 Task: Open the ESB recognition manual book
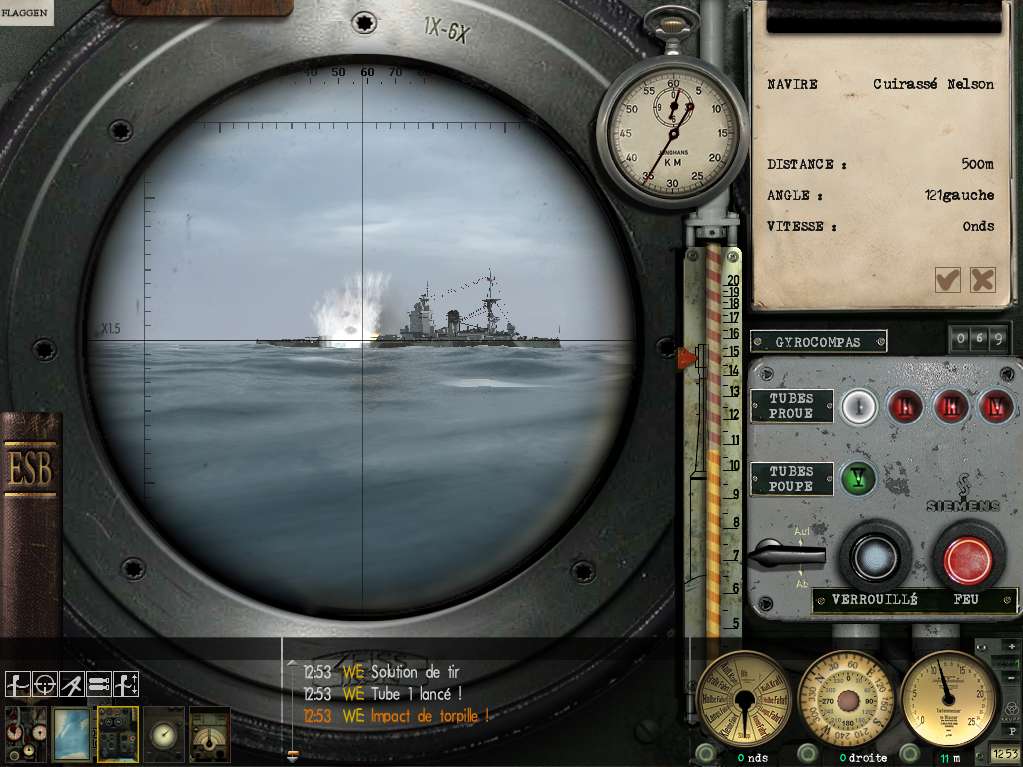[31, 520]
